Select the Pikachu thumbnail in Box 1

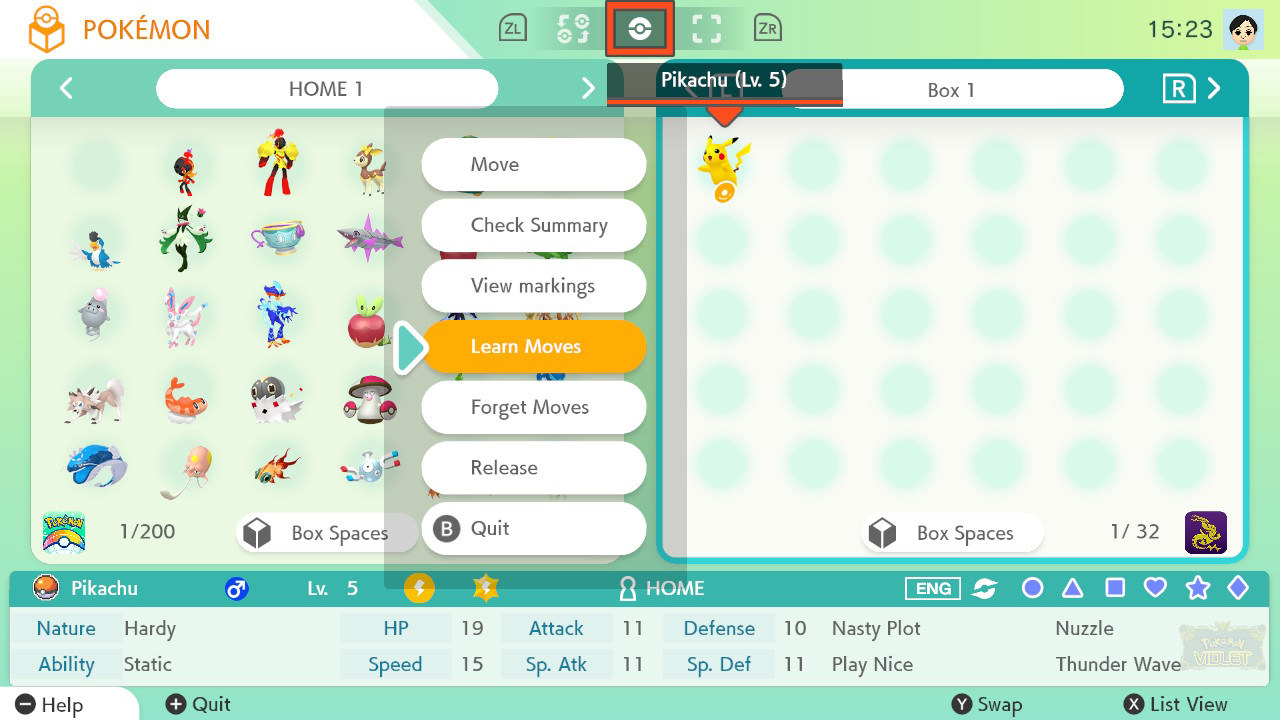[x=723, y=162]
